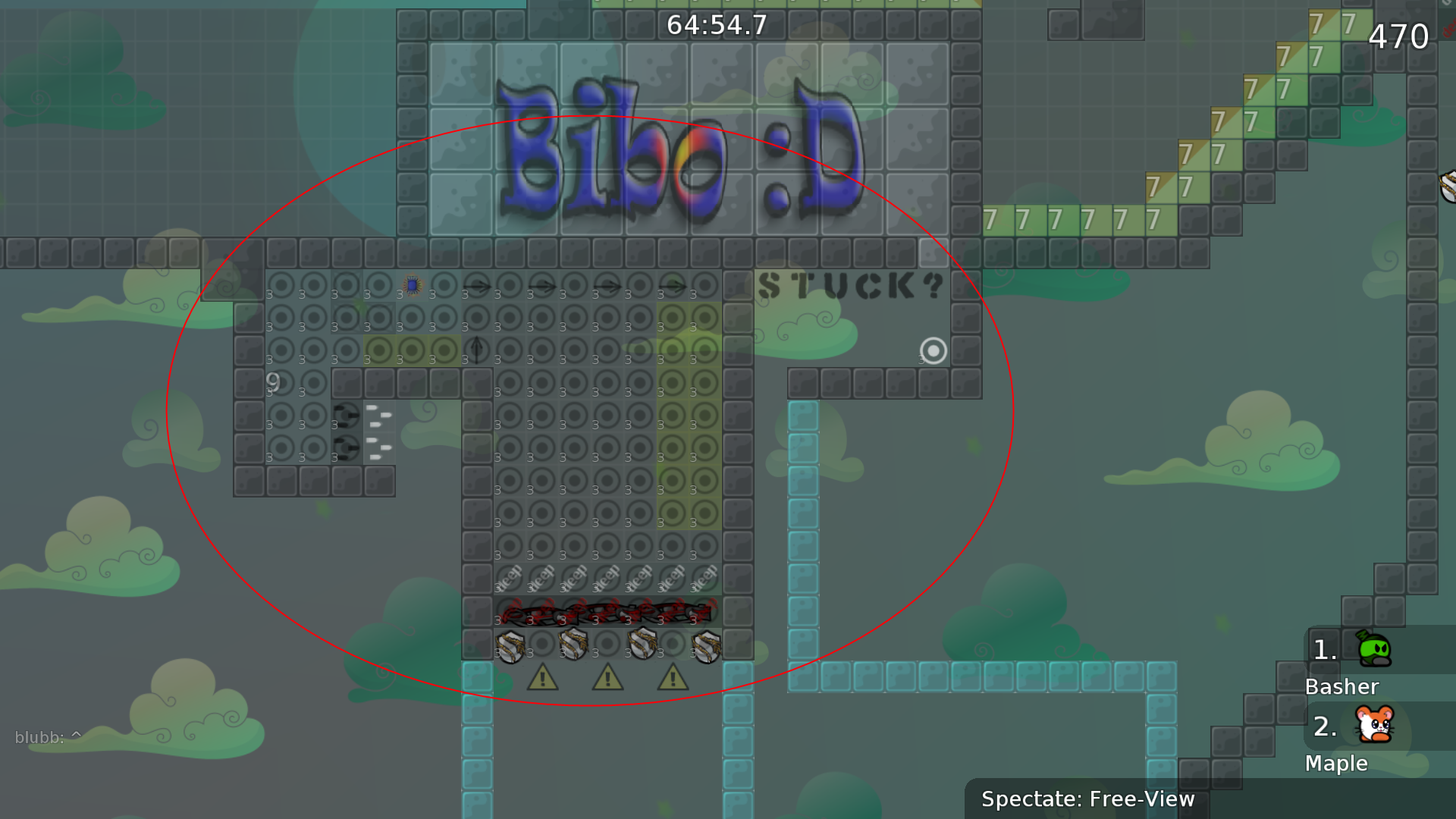
Task: Click the leftmost yellow warning triangle
Action: coord(542,679)
